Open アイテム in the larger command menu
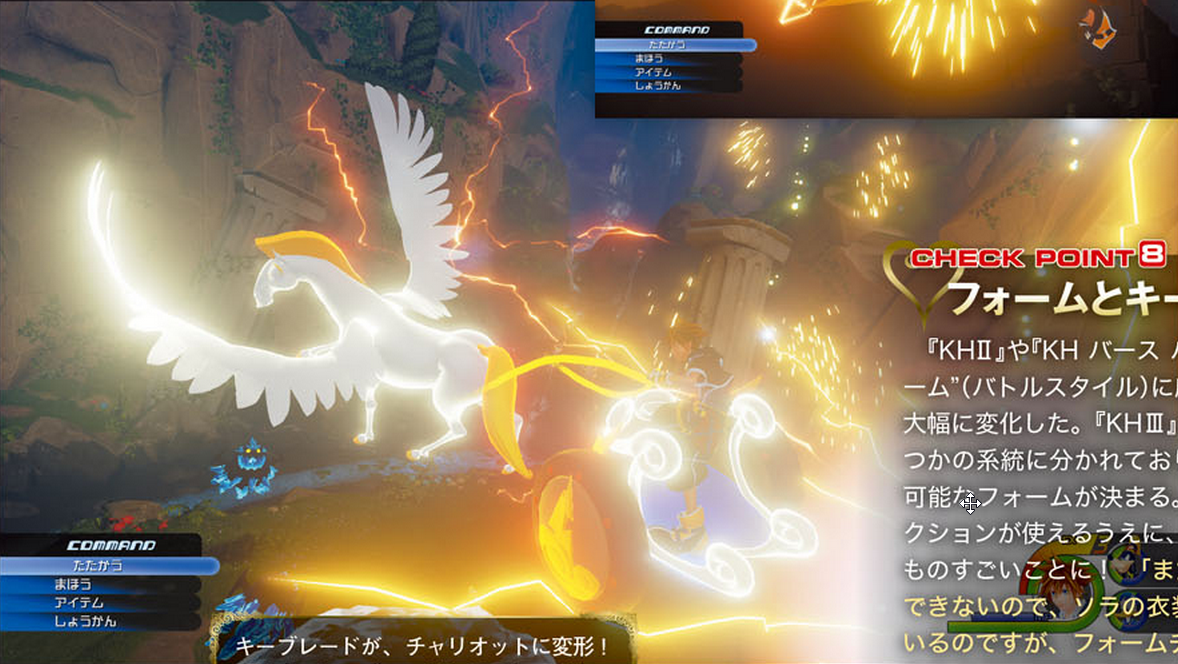Screen dimensions: 1178x664 click(99, 603)
